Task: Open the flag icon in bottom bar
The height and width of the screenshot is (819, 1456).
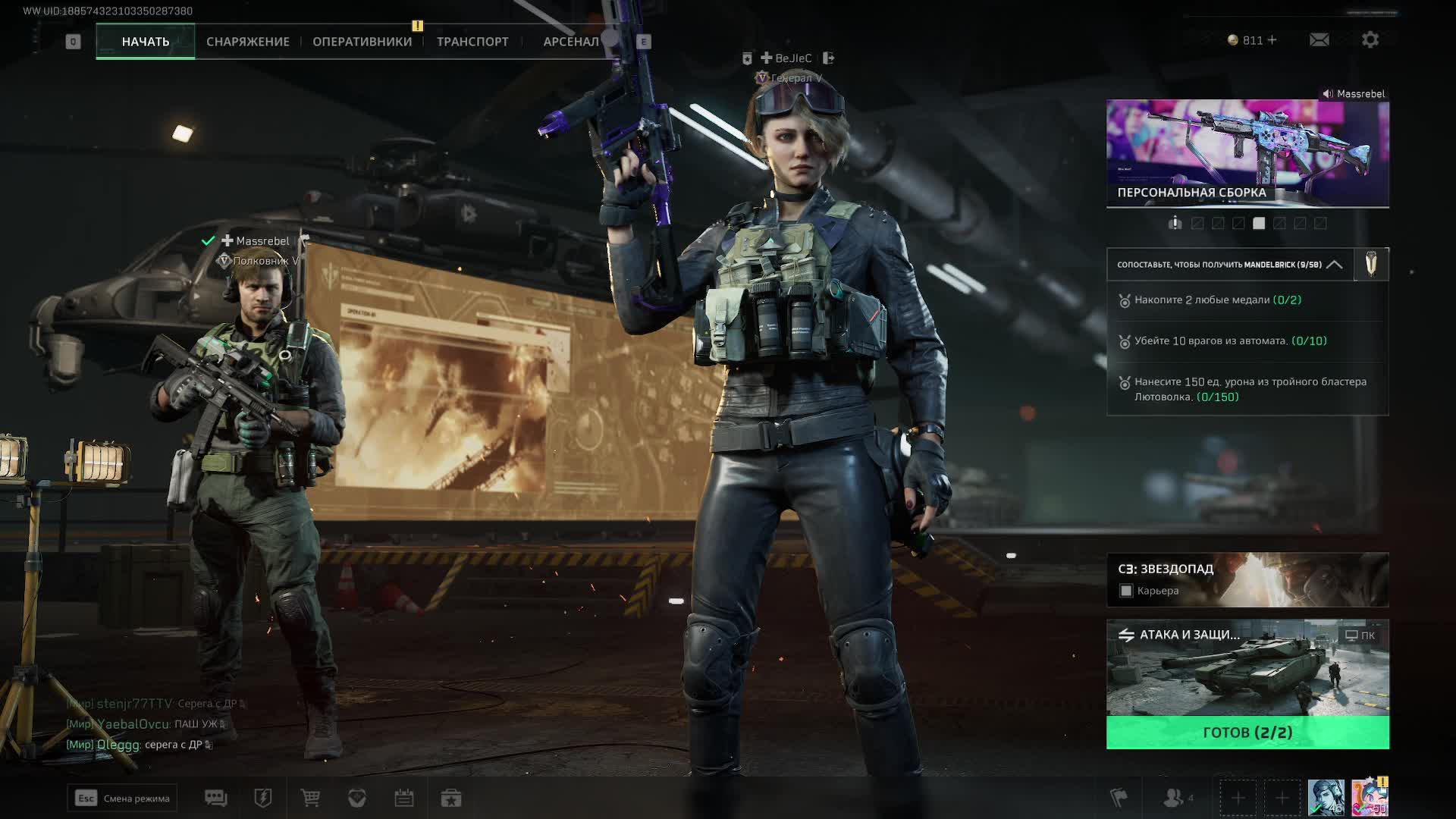Action: pos(1119,798)
